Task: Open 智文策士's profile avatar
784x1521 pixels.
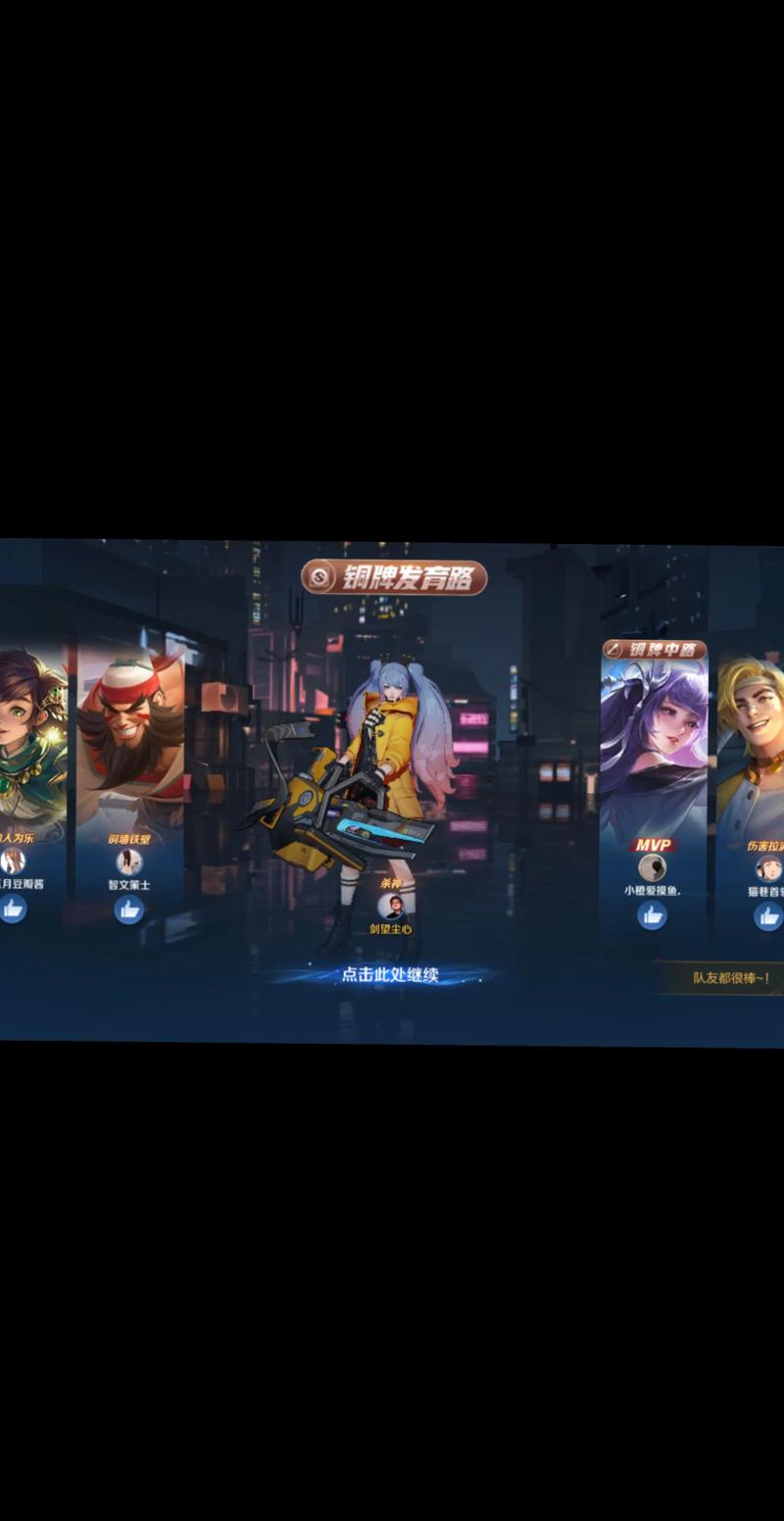Action: pos(128,862)
